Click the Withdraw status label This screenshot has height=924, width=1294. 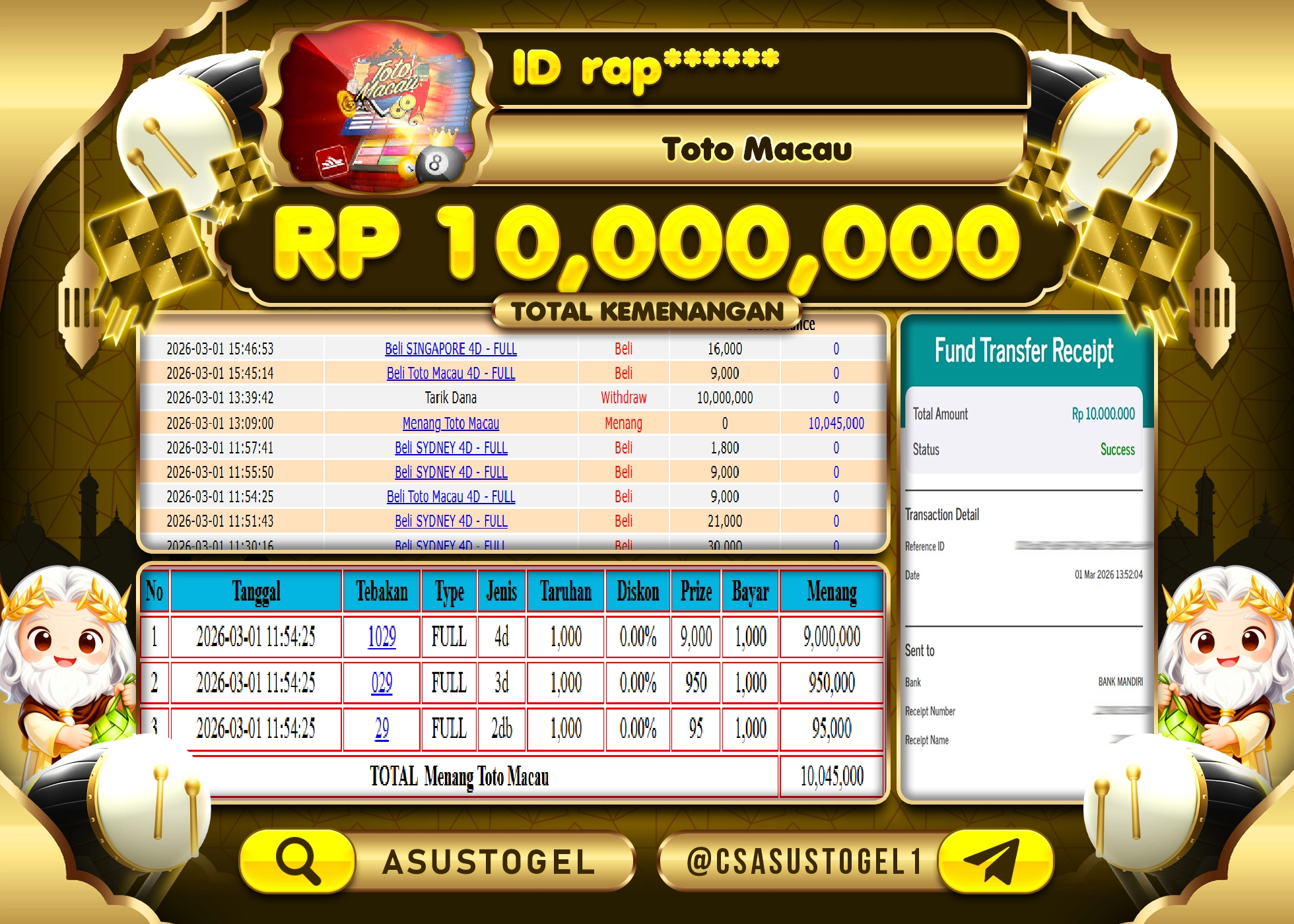point(625,398)
